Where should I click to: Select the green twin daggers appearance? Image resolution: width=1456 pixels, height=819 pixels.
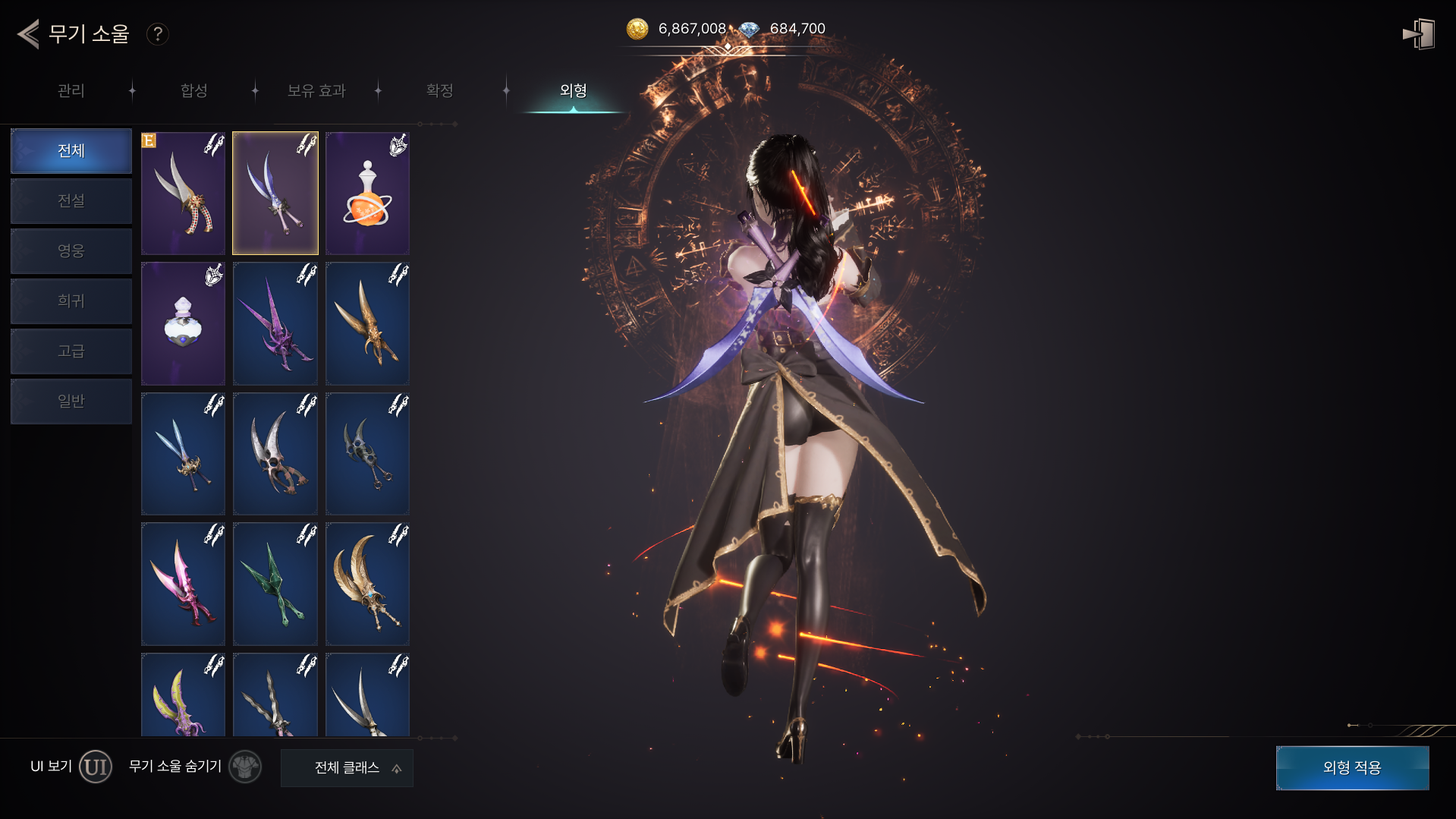click(x=275, y=584)
